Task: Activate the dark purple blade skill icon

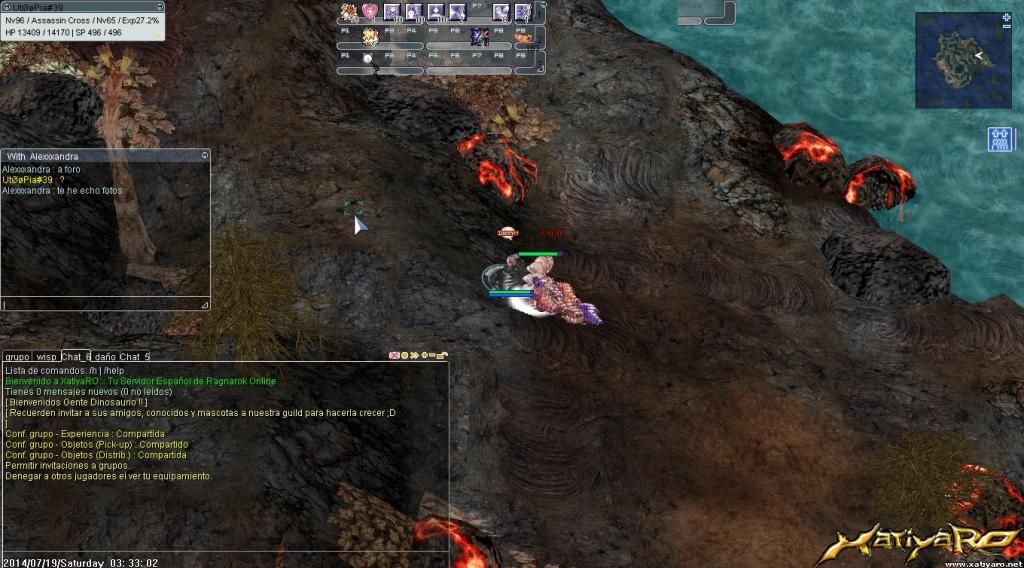Action: click(479, 36)
